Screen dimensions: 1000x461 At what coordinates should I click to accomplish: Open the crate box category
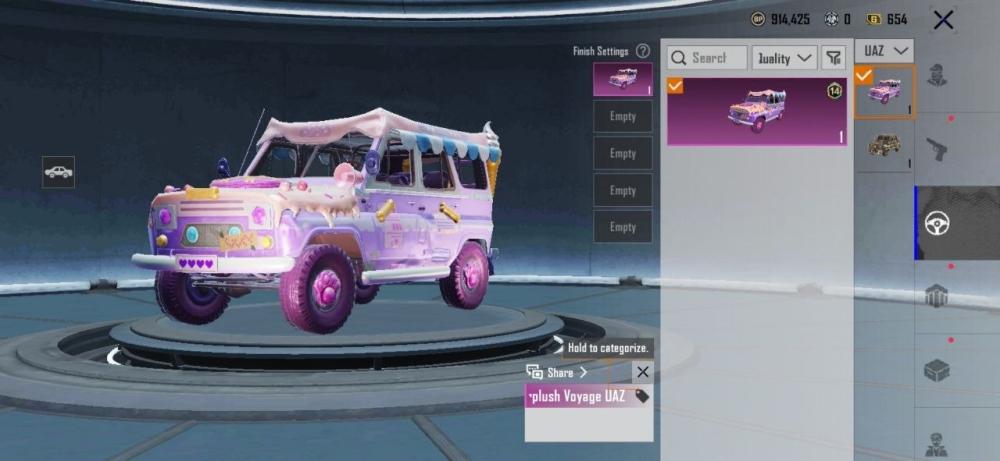coord(936,370)
